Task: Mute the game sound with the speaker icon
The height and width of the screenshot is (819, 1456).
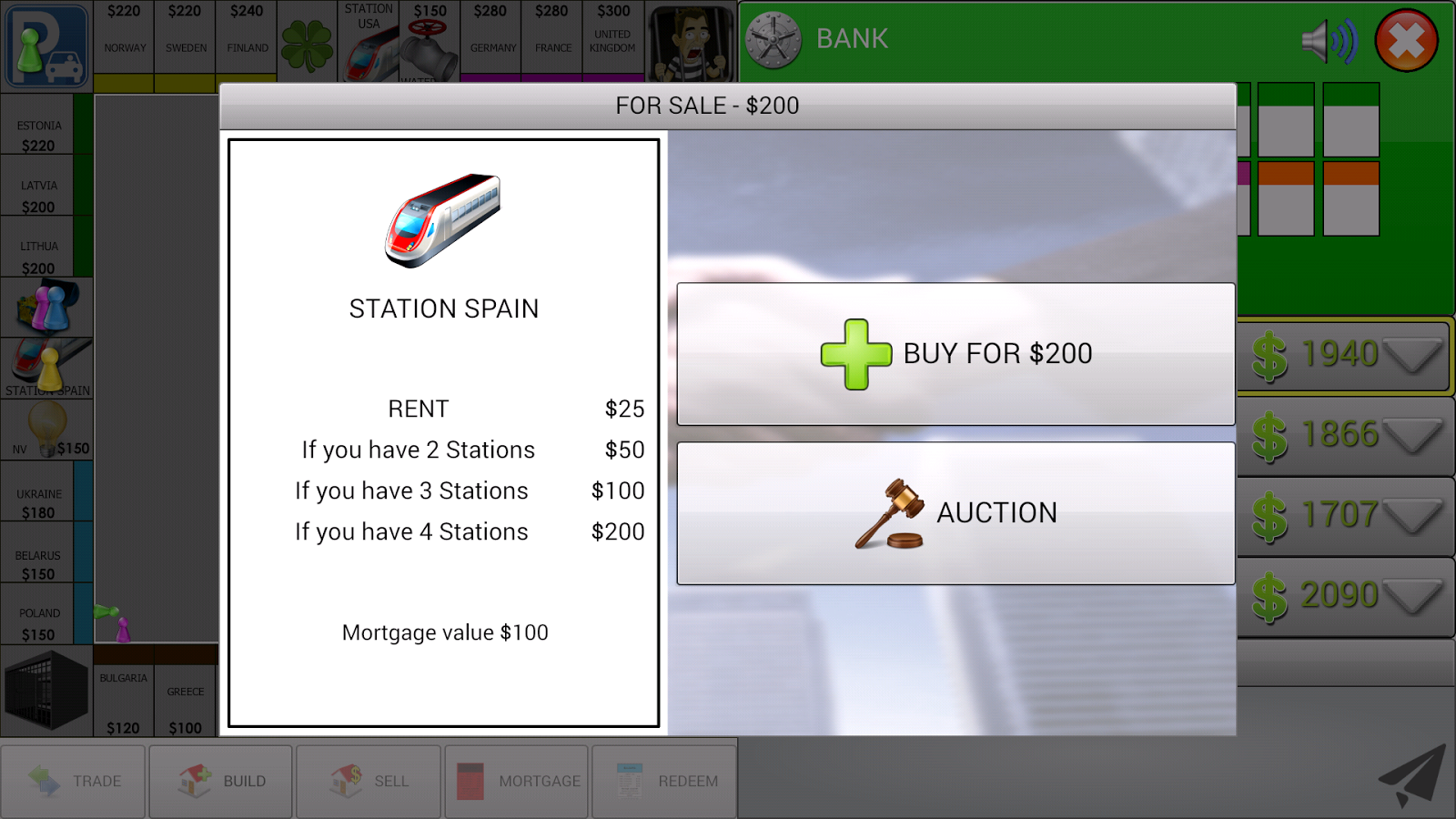Action: click(x=1330, y=39)
